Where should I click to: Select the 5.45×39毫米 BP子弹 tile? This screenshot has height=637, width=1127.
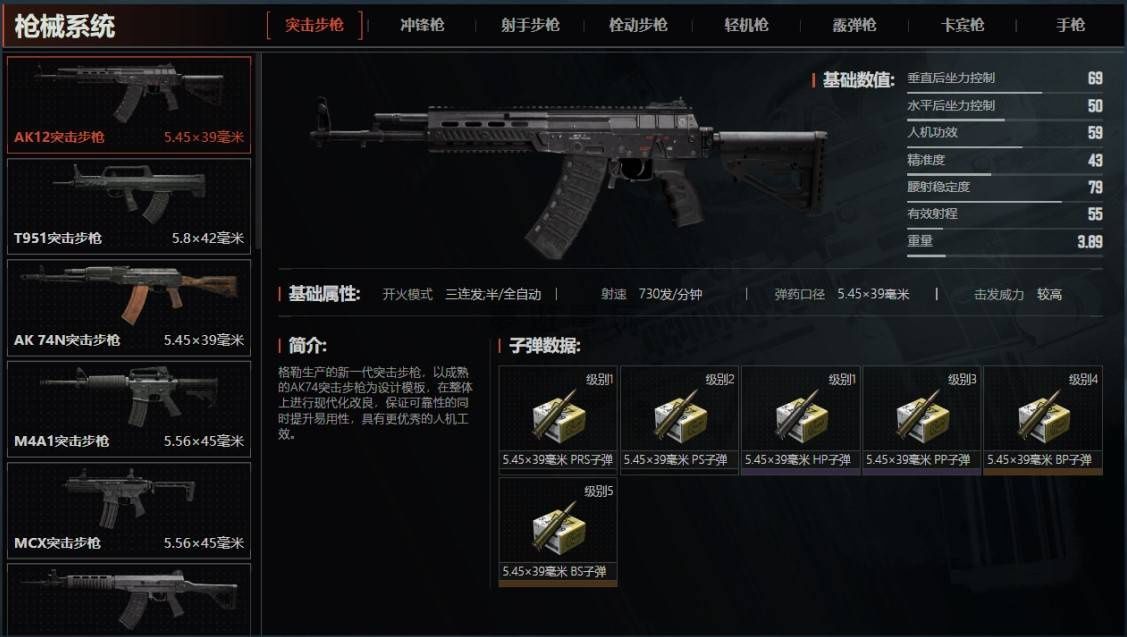1042,418
